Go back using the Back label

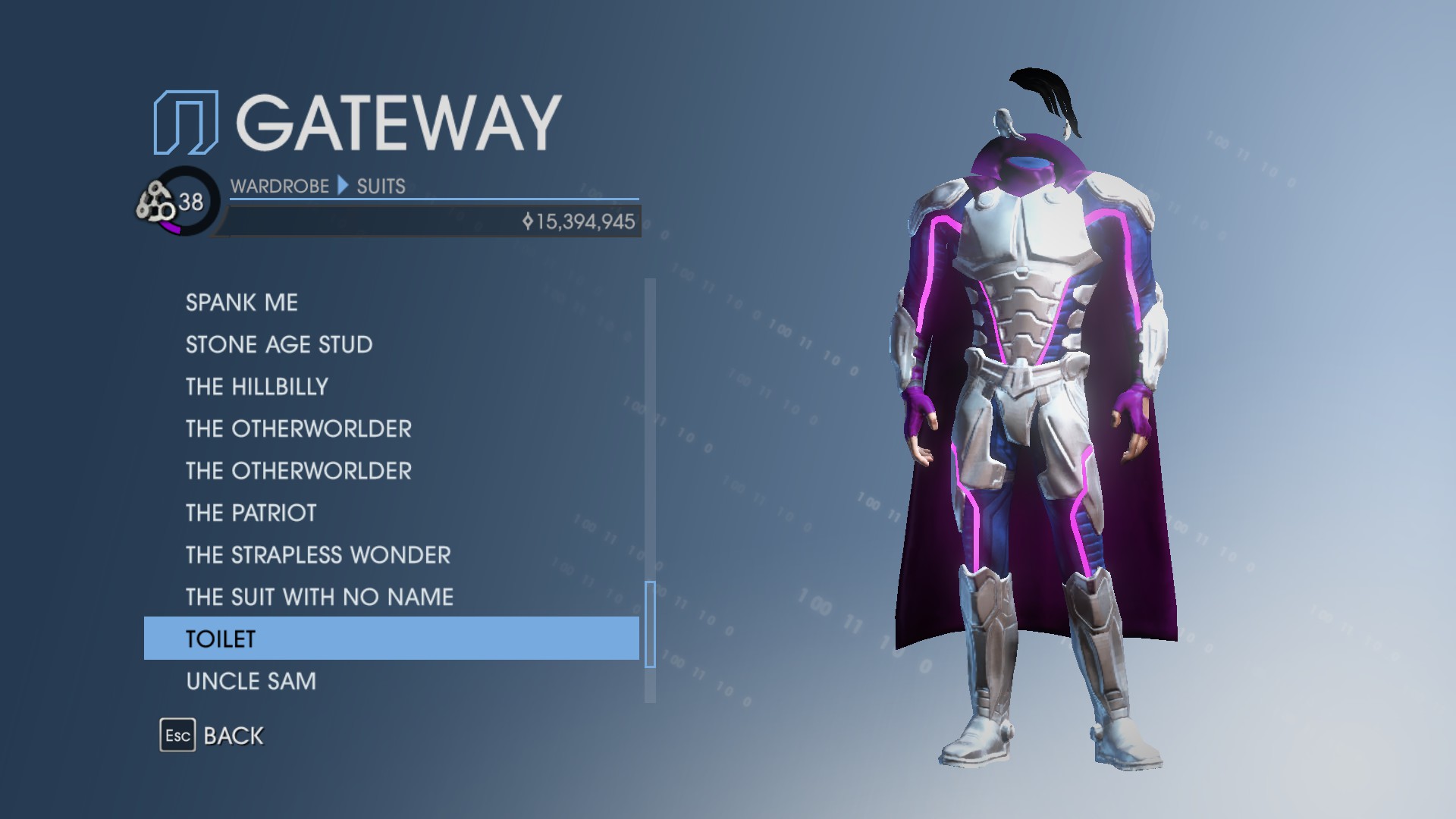point(233,736)
